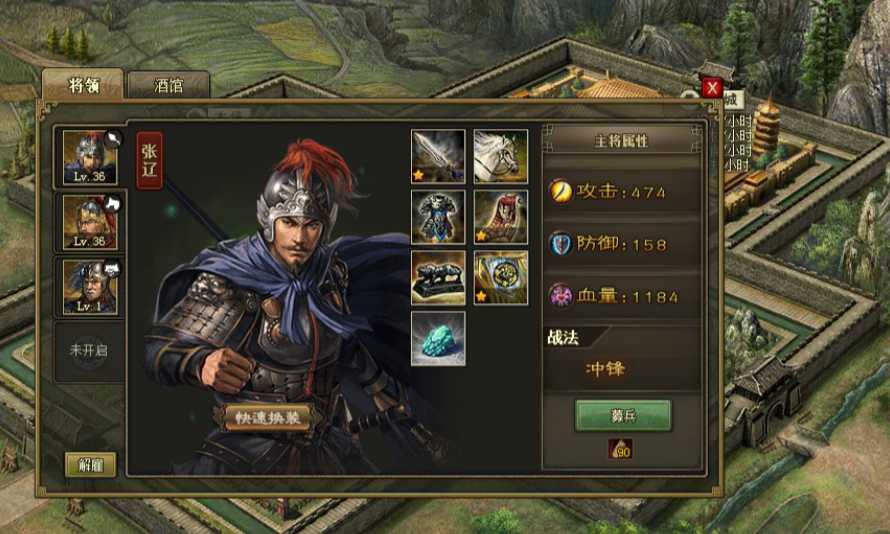Select the black tiger tally slot
890x534 pixels.
tap(438, 277)
